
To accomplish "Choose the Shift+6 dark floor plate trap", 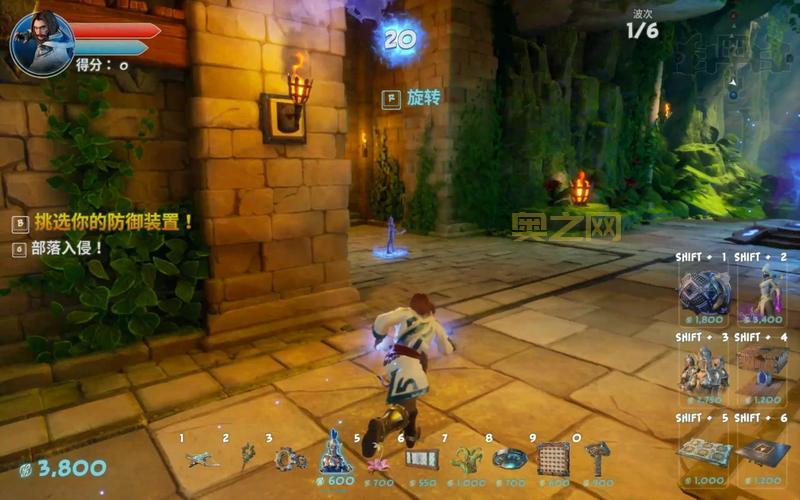I will (x=764, y=452).
